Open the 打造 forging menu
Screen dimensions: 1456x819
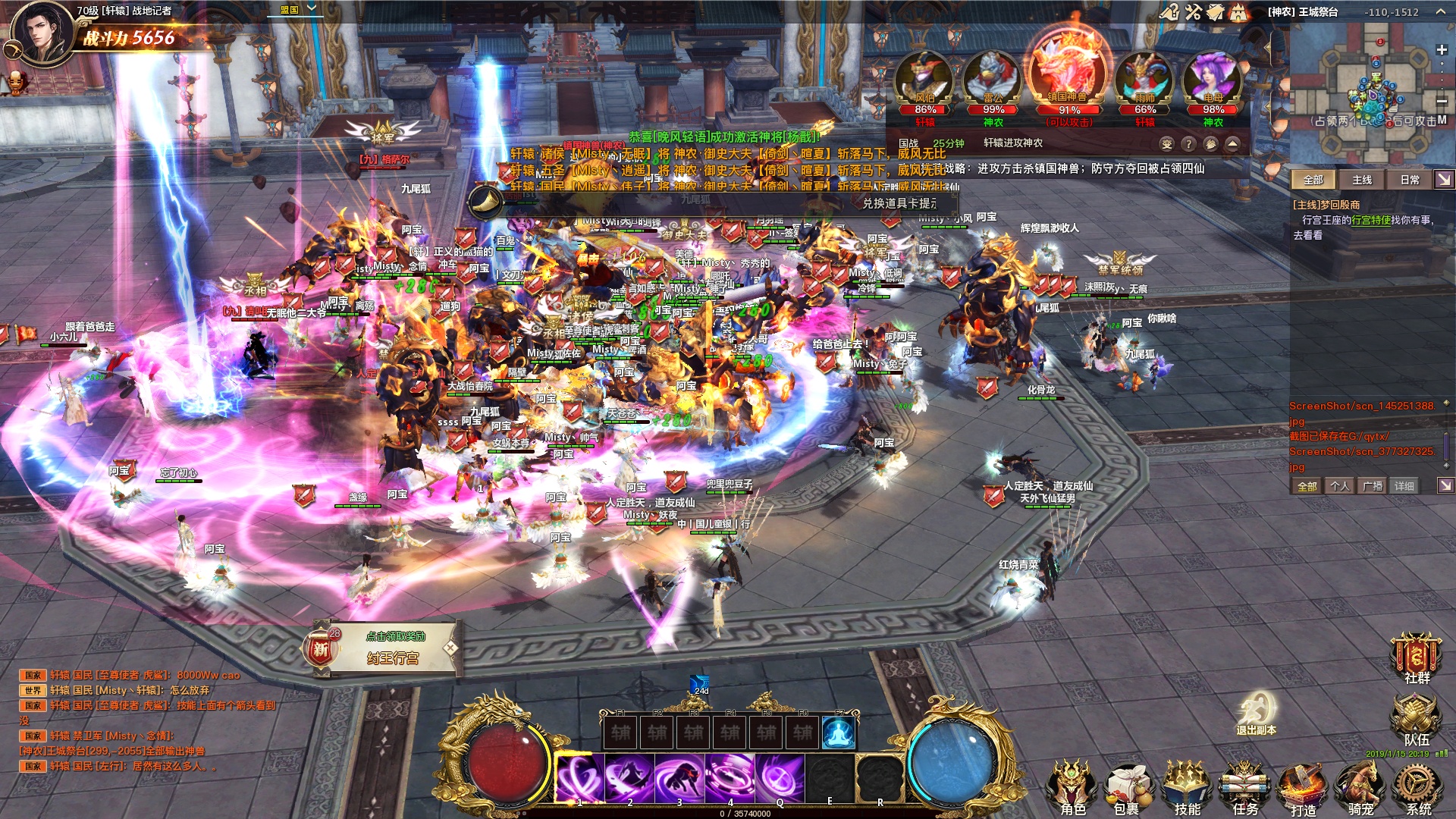(1303, 789)
